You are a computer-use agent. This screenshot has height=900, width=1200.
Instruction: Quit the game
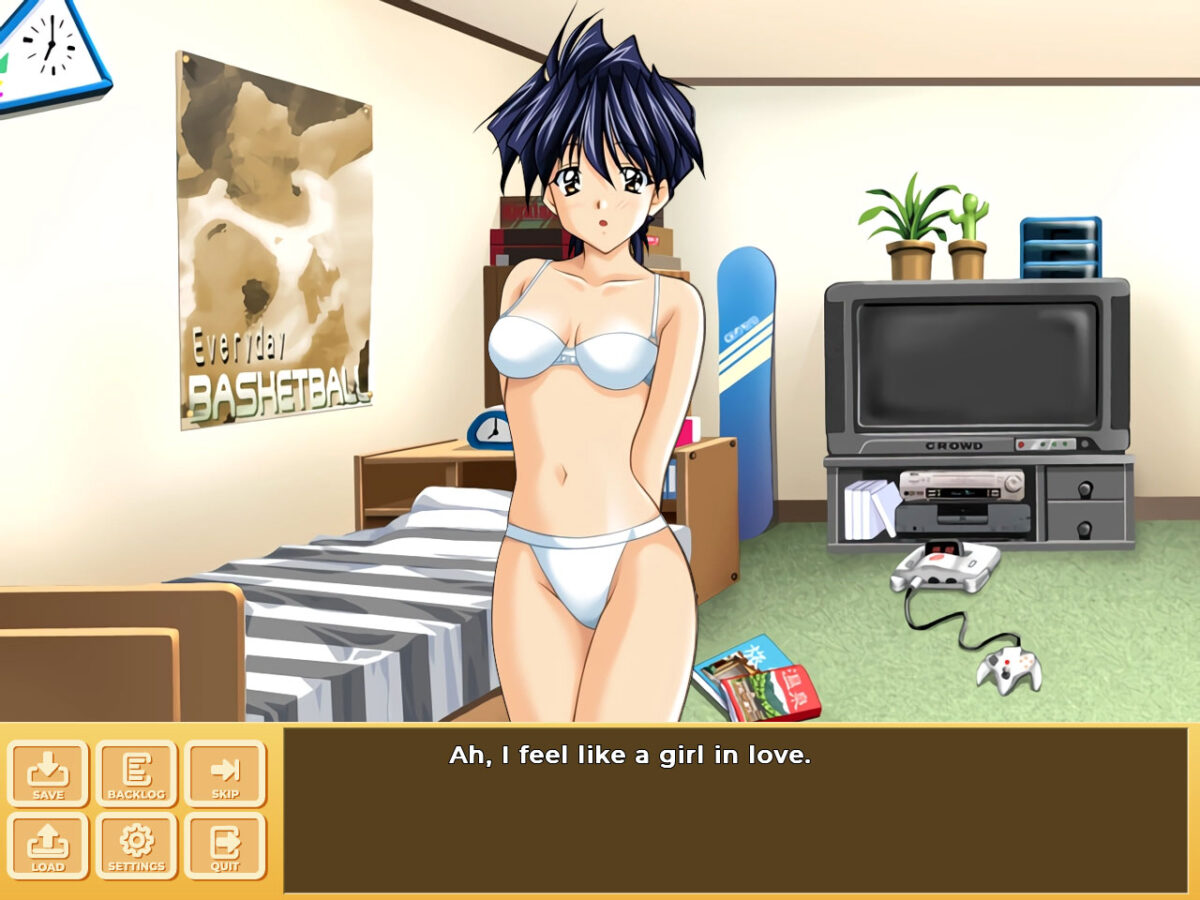[x=224, y=845]
